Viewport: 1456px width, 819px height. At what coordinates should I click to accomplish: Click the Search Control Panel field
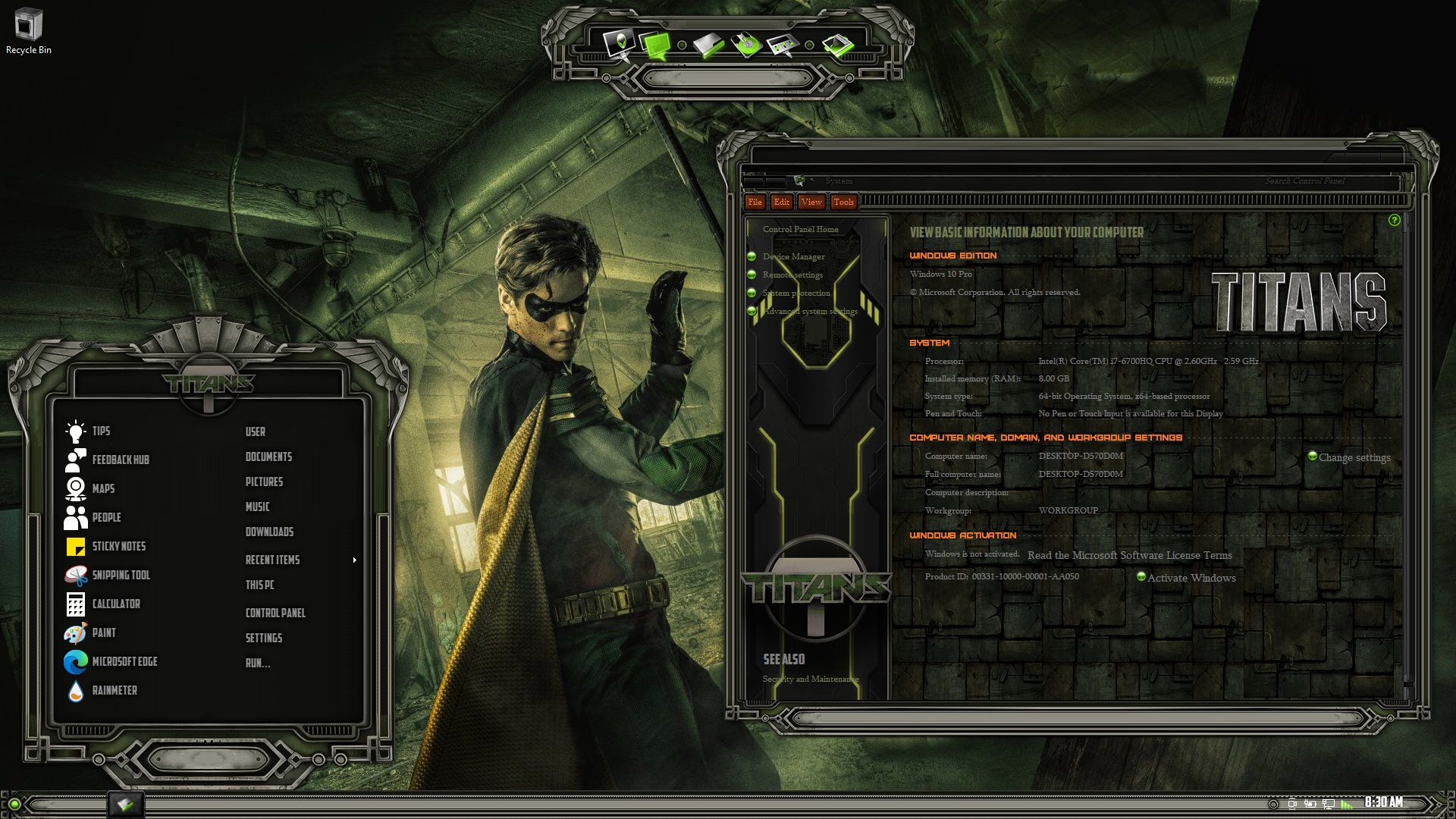click(x=1304, y=180)
